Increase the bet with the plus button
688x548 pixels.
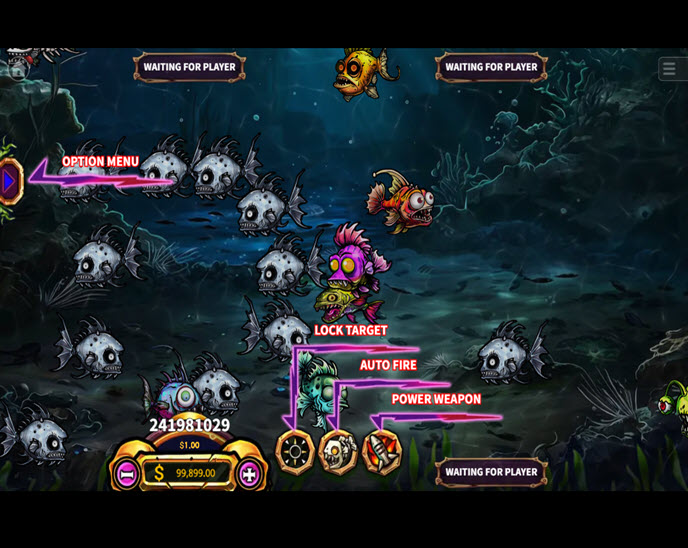[249, 473]
